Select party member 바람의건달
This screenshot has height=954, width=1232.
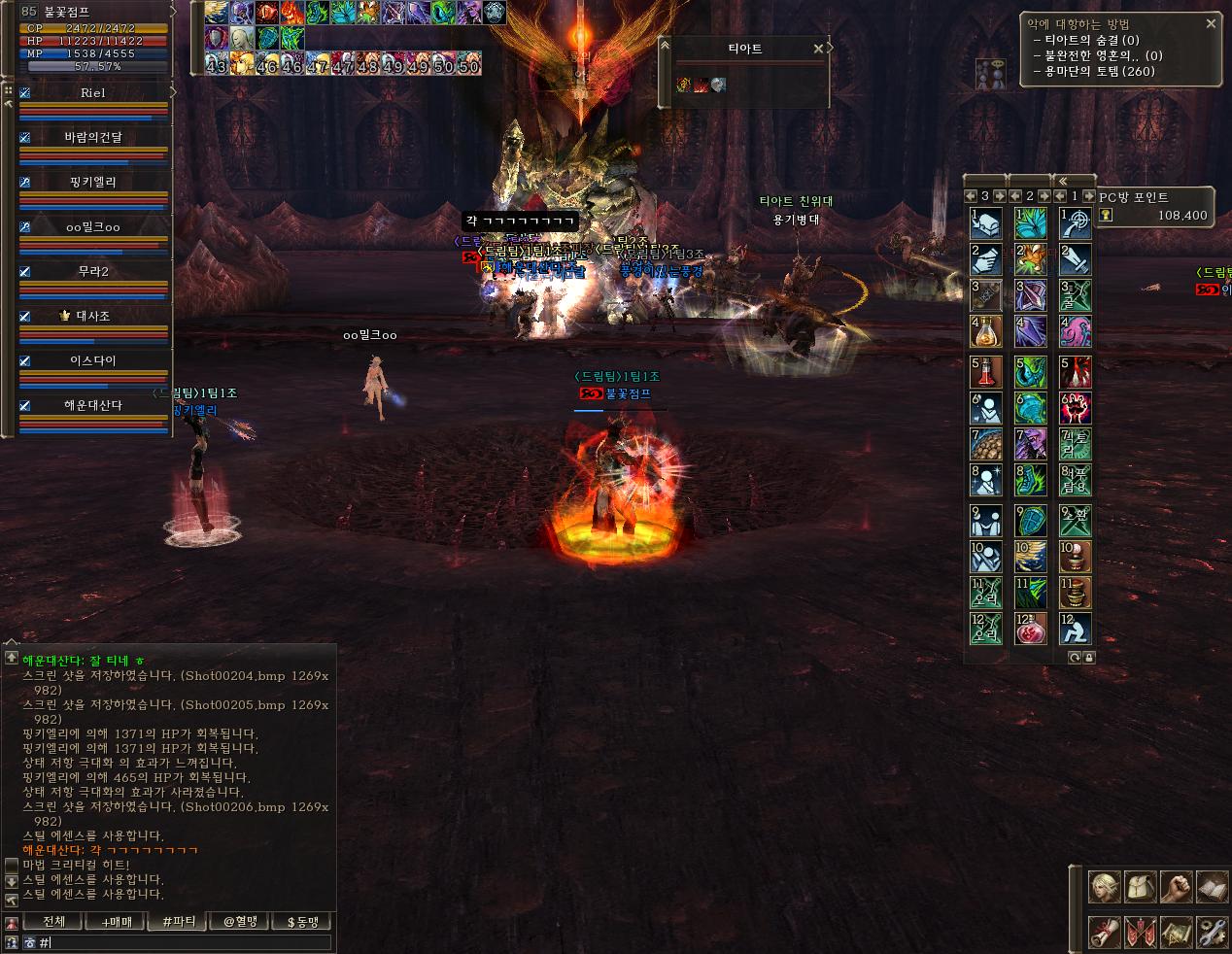click(x=93, y=138)
